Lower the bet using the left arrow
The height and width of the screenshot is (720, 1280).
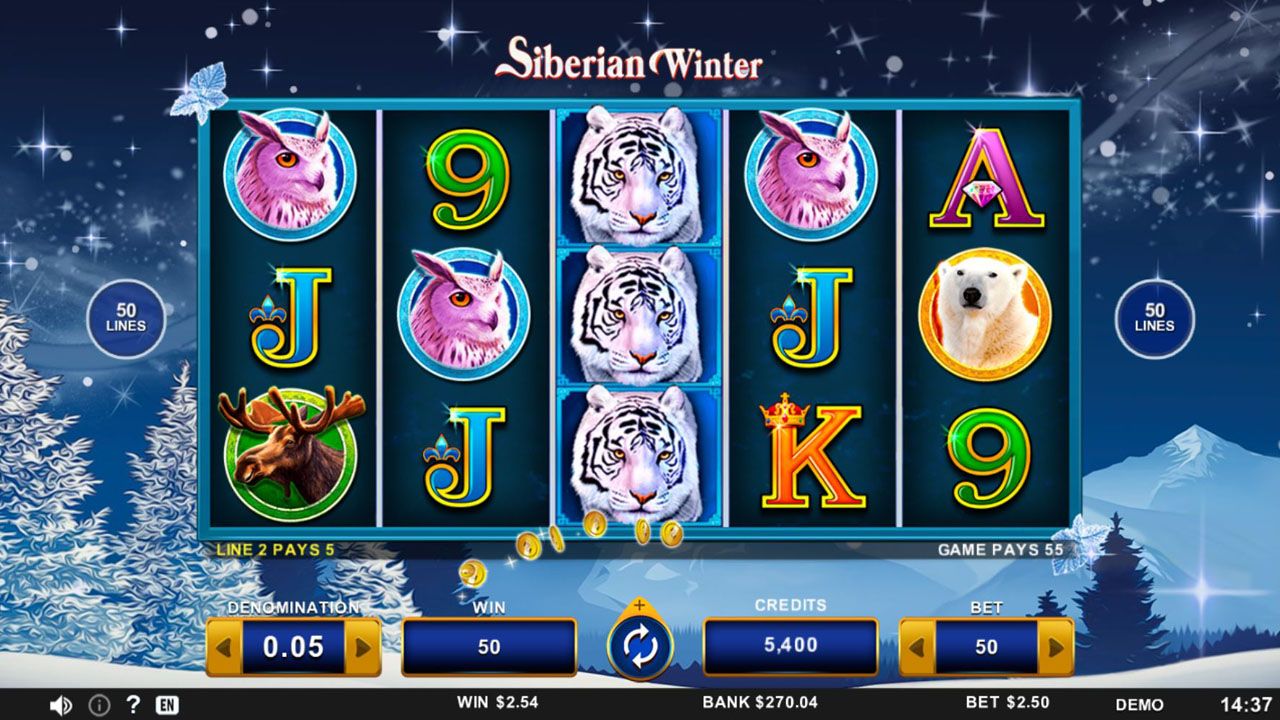click(917, 648)
